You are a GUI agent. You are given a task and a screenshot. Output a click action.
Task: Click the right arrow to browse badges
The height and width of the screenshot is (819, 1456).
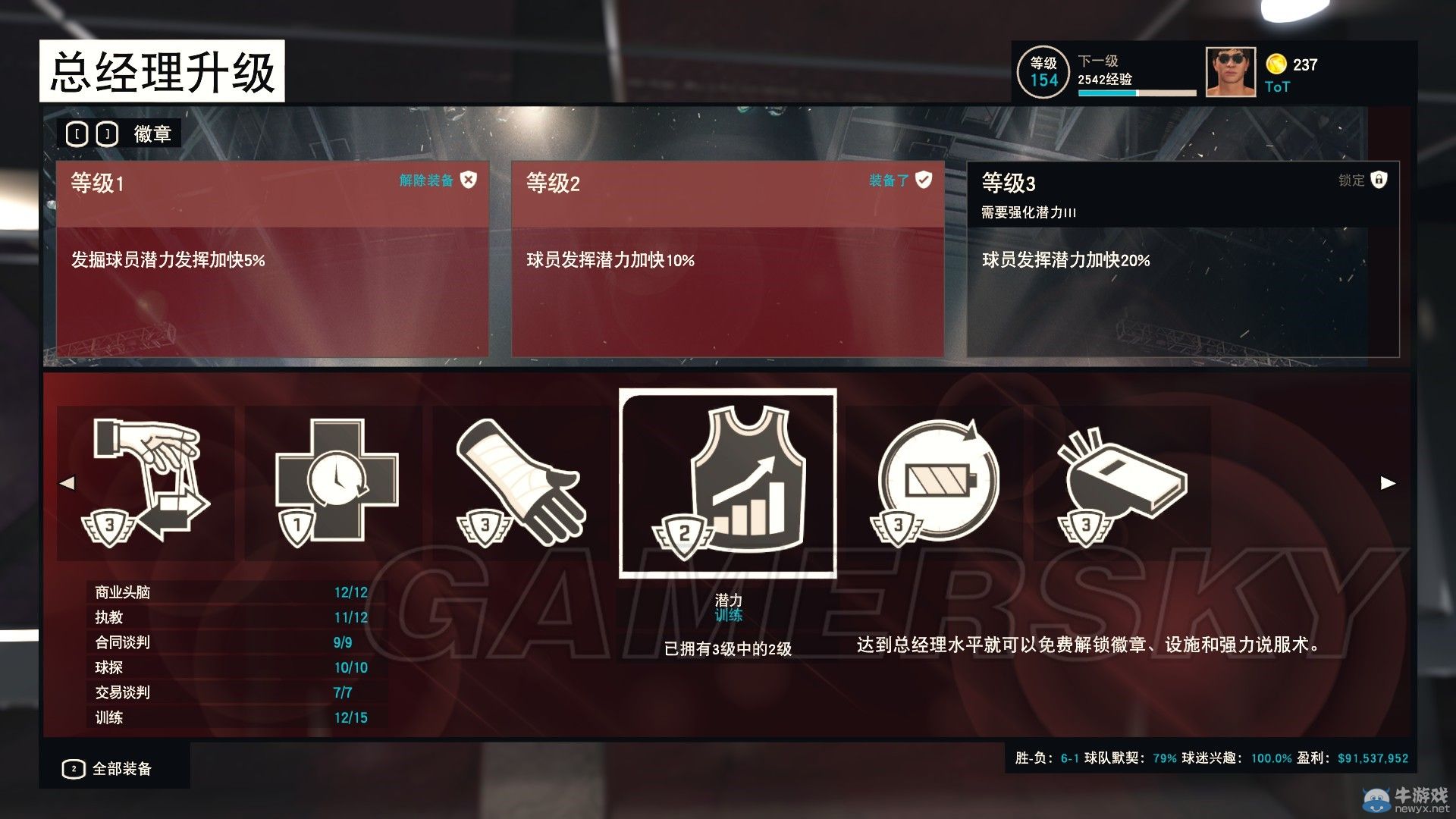point(1388,481)
